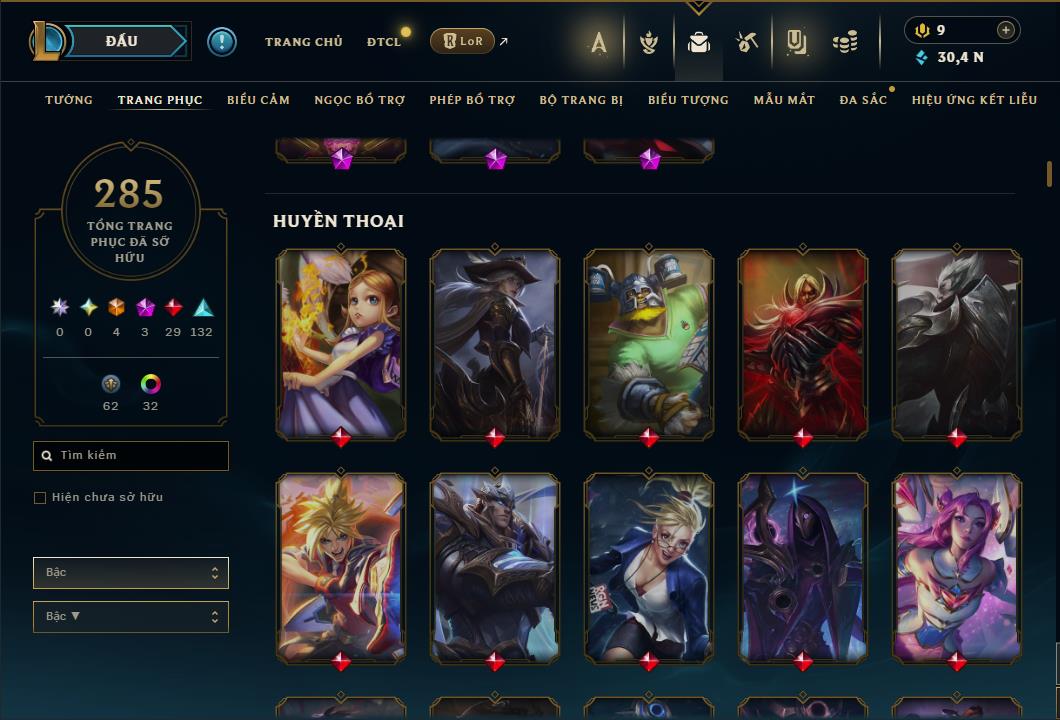Open the ĐTCL game mode

[383, 42]
